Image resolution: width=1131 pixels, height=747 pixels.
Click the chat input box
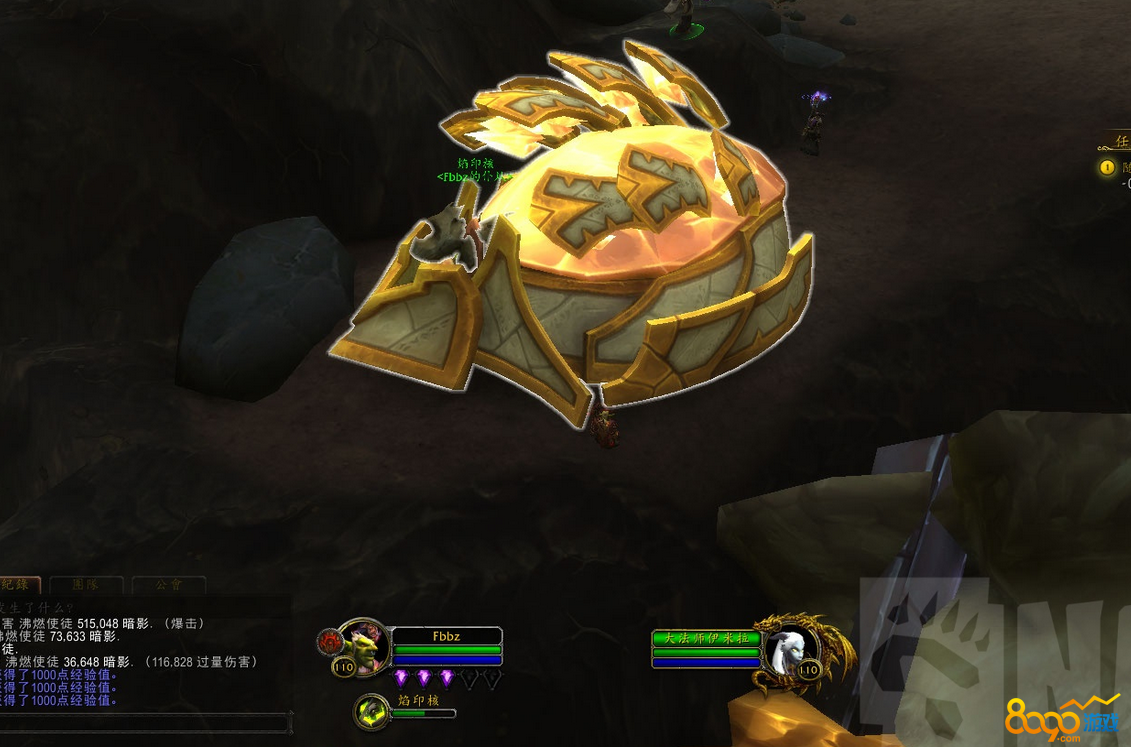tap(145, 721)
